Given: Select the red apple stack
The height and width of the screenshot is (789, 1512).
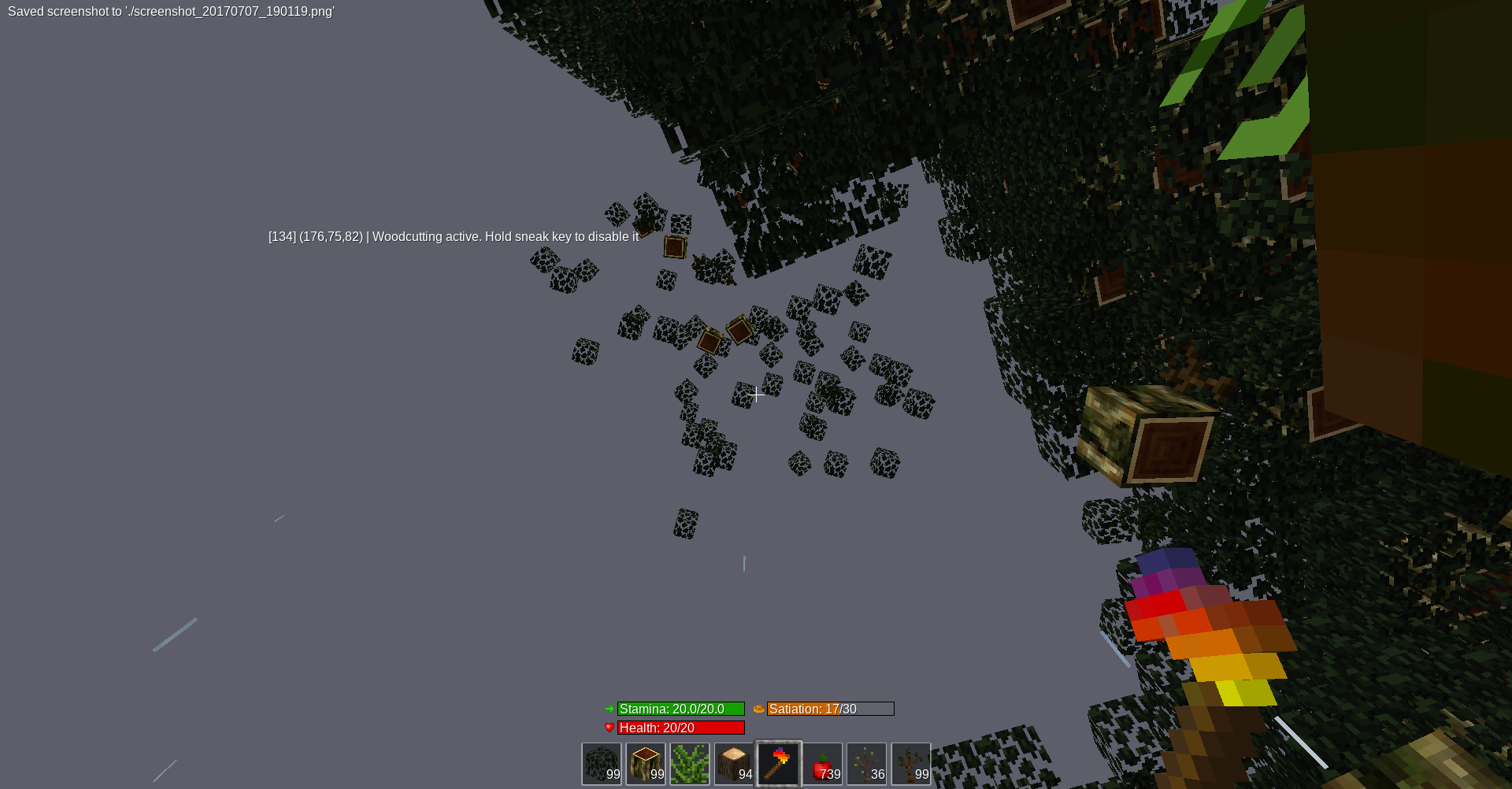Looking at the screenshot, I should pos(823,764).
